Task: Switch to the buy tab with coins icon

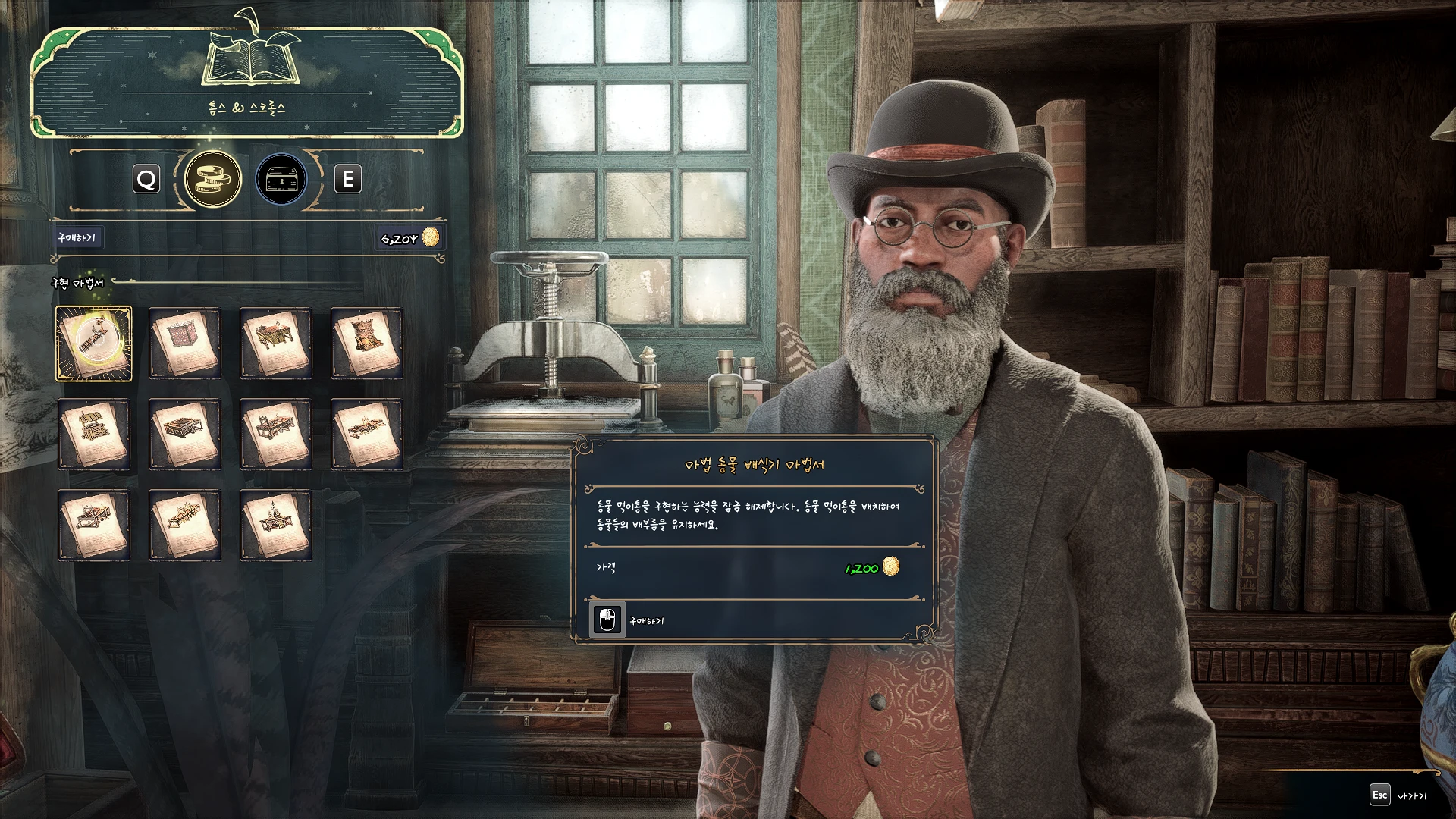Action: pyautogui.click(x=213, y=180)
